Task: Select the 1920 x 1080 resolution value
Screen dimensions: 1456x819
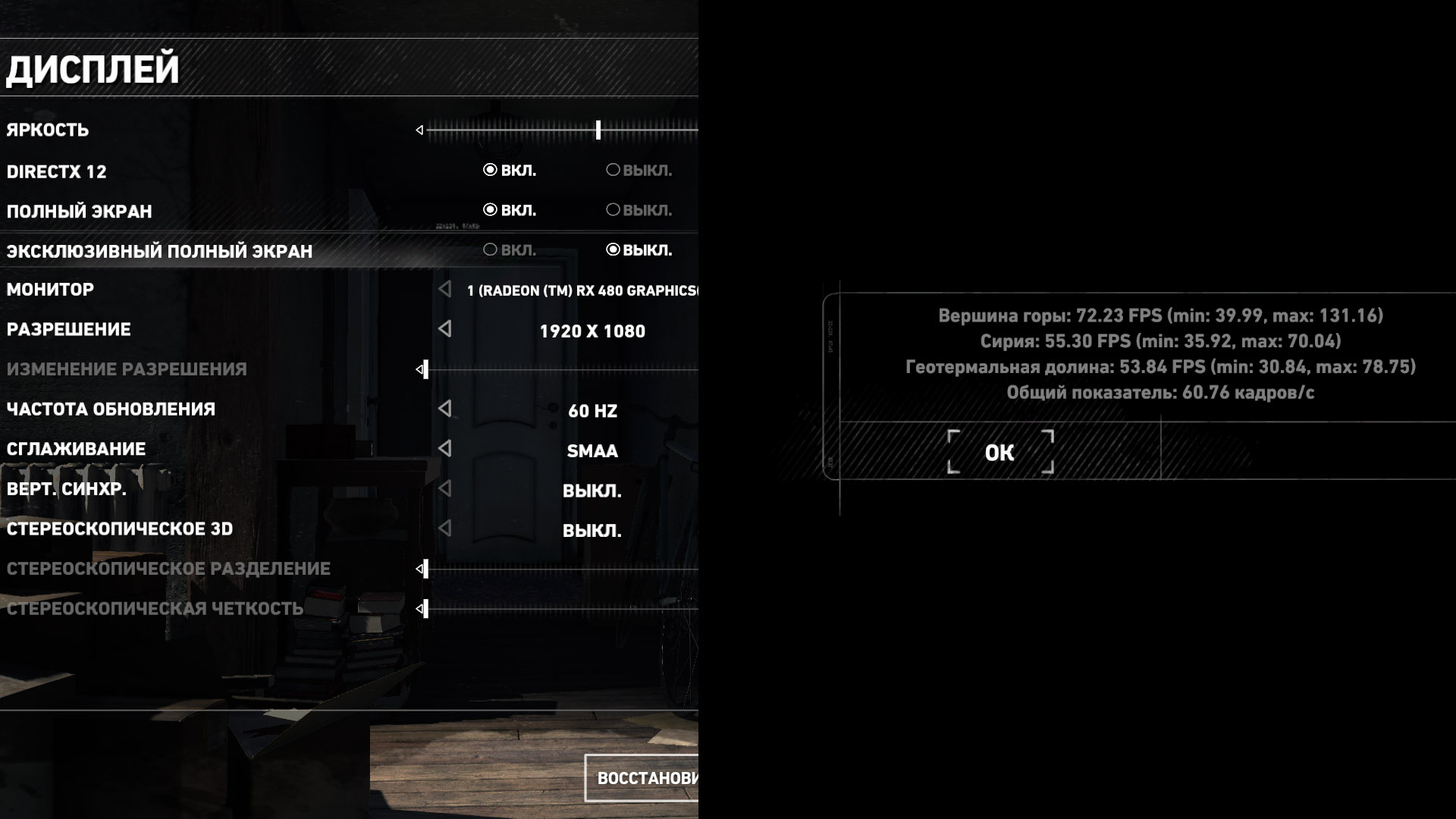Action: (592, 331)
